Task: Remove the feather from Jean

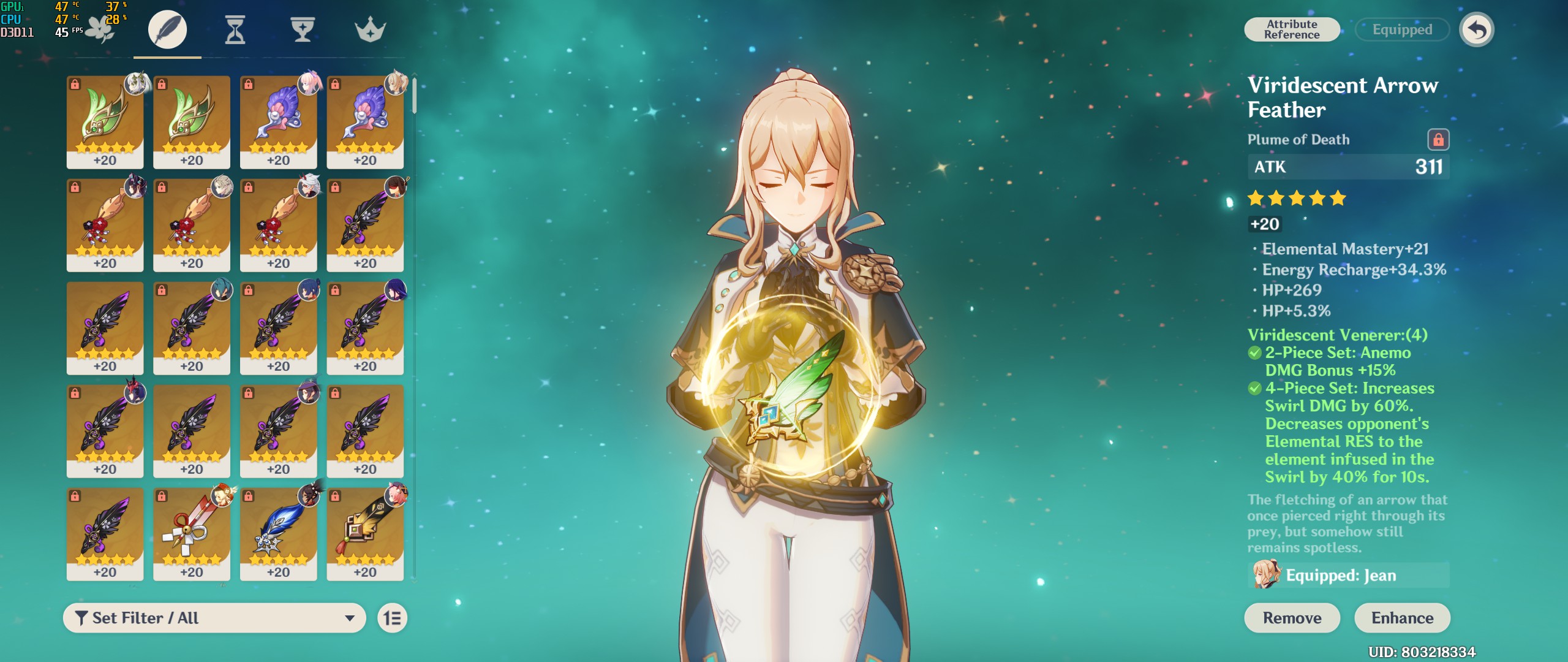Action: click(x=1292, y=618)
